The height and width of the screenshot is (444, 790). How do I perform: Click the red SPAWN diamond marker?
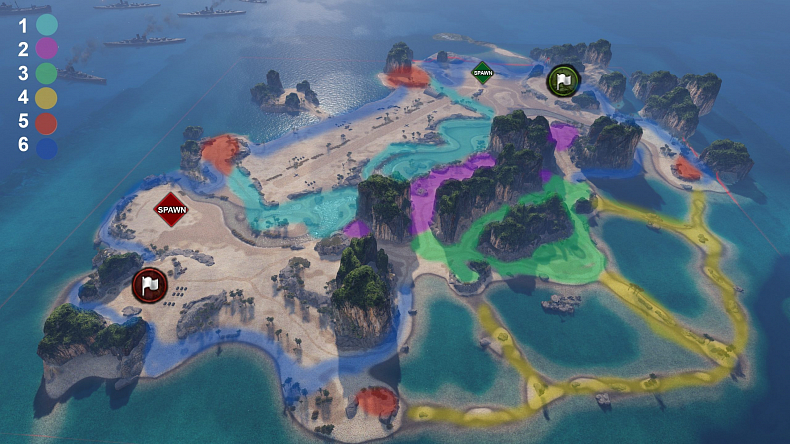click(x=172, y=209)
